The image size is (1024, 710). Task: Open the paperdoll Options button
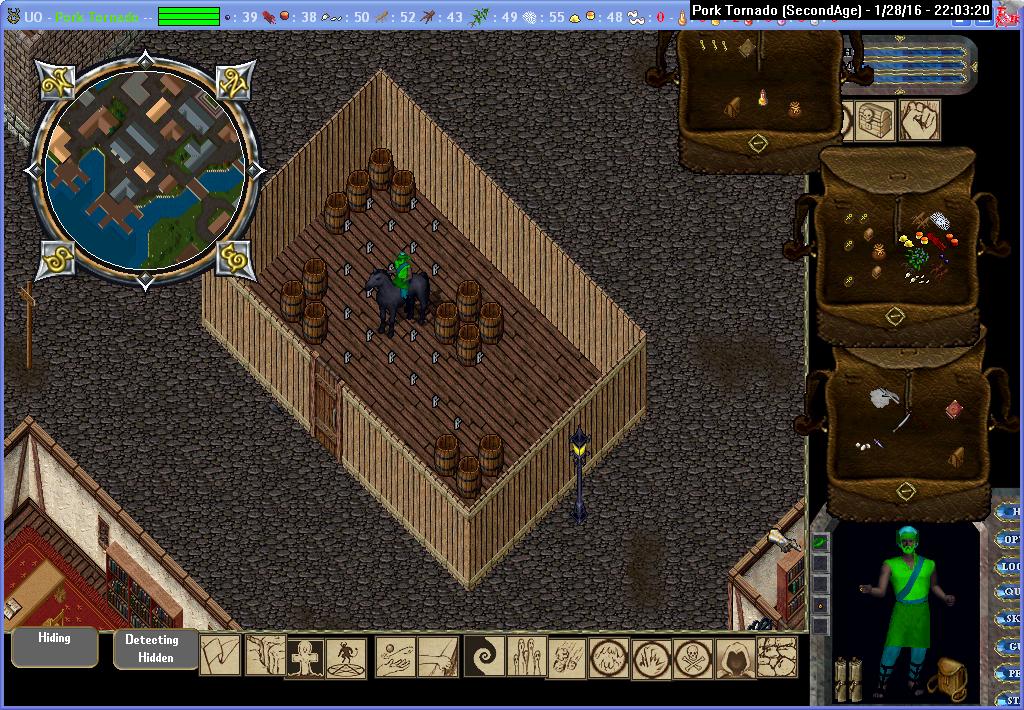1010,539
